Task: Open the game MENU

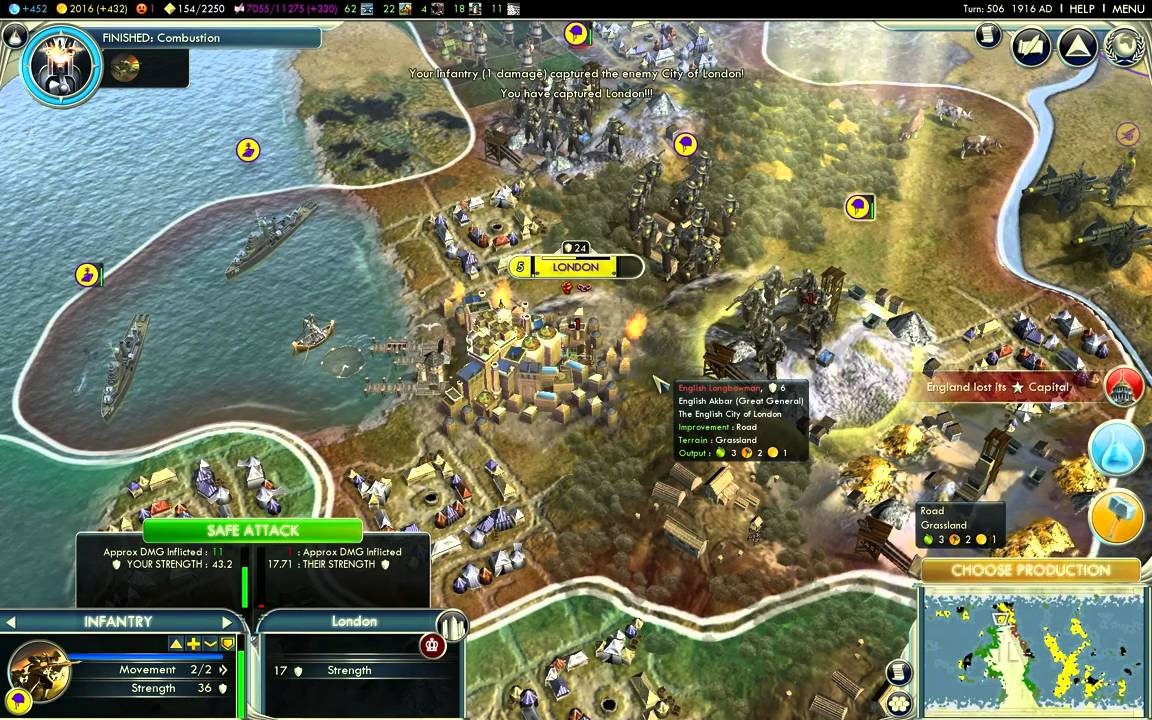Action: click(x=1127, y=9)
